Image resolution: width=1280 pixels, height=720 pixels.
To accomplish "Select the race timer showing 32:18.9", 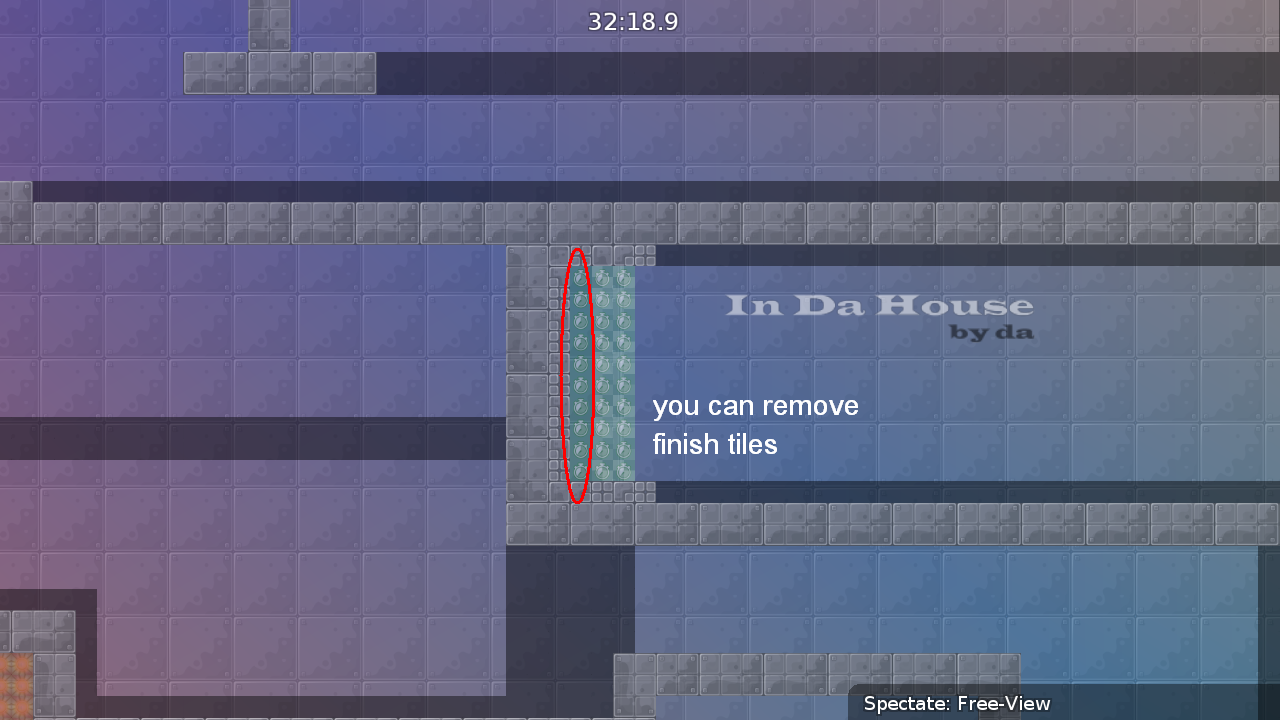I will pos(632,21).
